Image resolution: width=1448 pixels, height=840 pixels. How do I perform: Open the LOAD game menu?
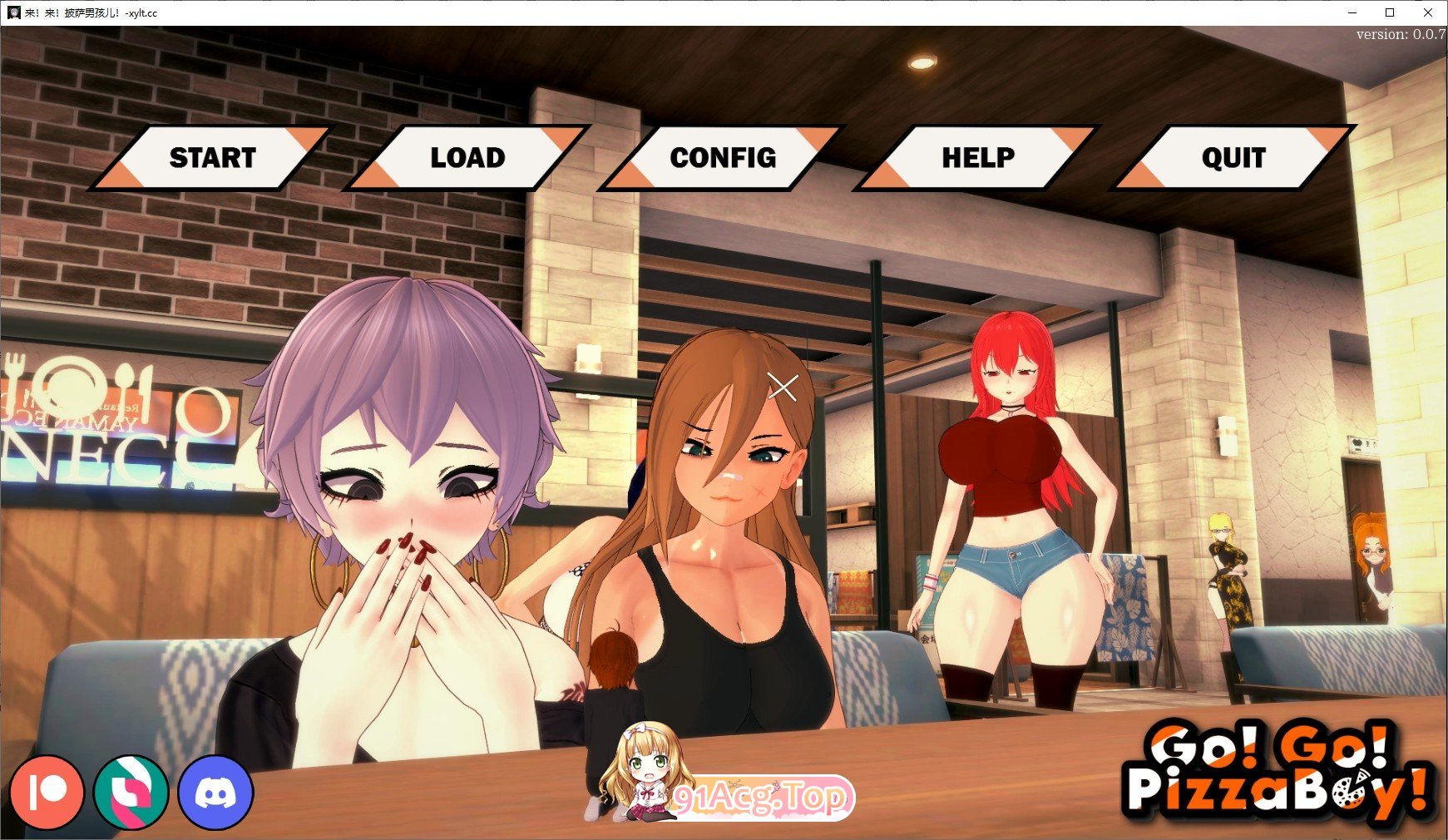coord(467,158)
